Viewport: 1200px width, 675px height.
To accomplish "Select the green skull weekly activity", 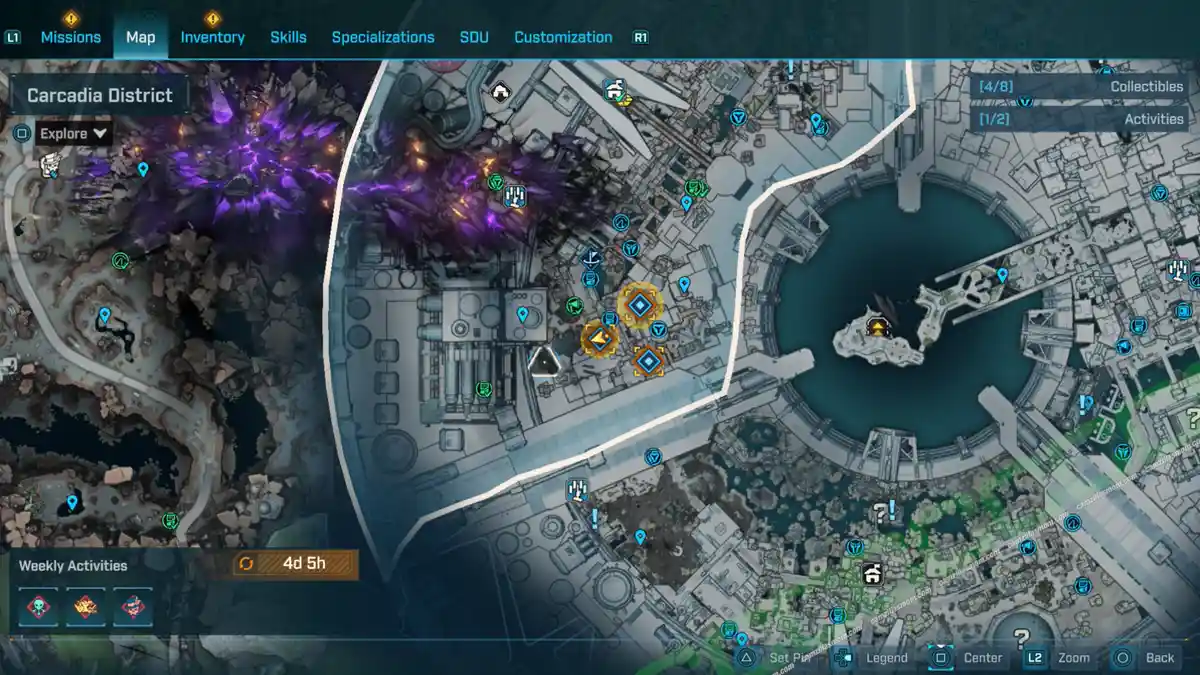I will (x=37, y=606).
